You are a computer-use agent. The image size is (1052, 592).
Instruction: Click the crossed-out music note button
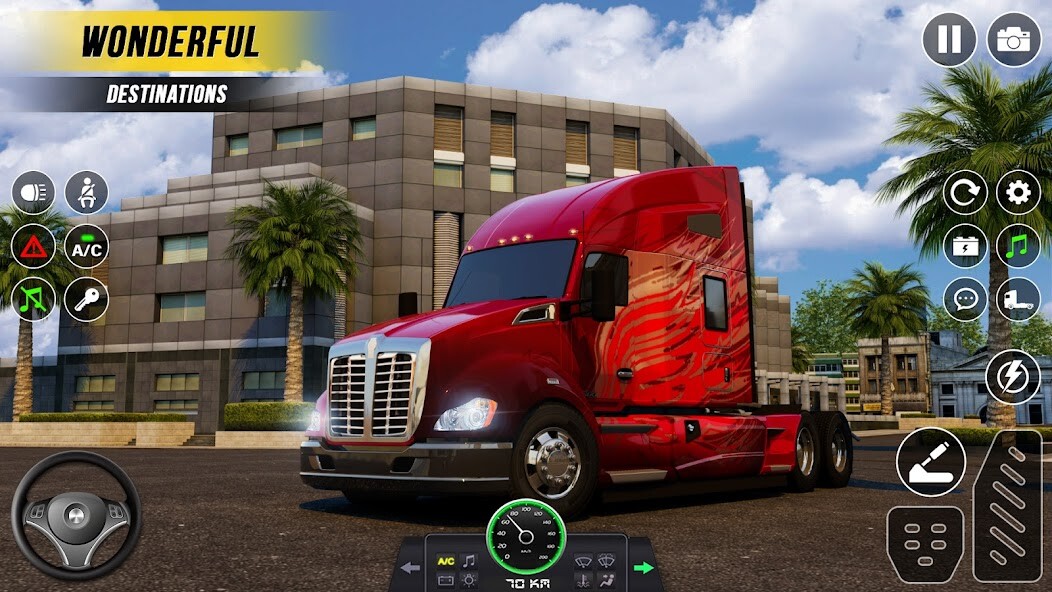(x=33, y=299)
